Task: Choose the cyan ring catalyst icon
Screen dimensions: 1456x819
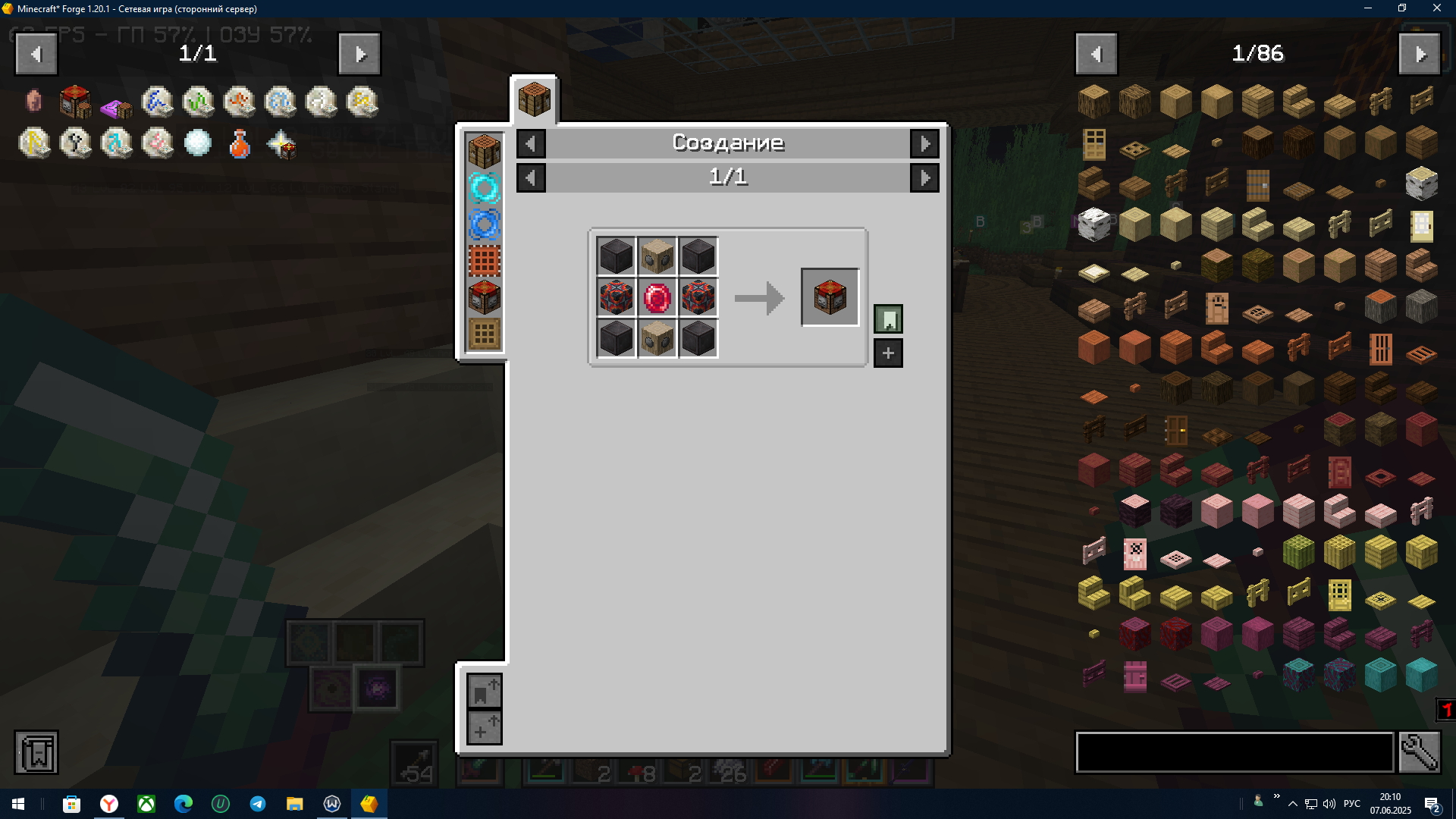Action: coord(484,188)
